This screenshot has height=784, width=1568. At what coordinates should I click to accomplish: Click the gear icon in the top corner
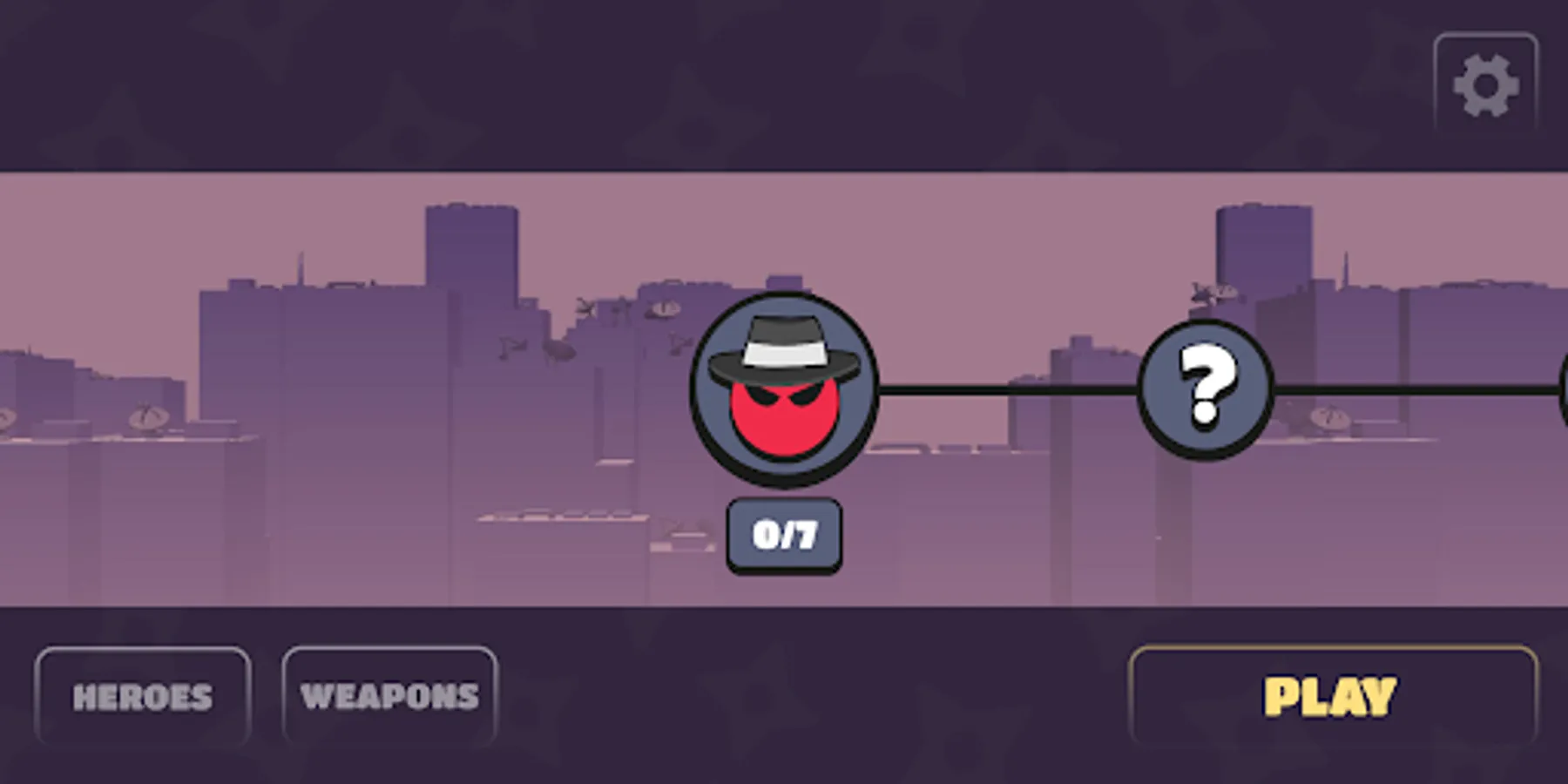1486,83
